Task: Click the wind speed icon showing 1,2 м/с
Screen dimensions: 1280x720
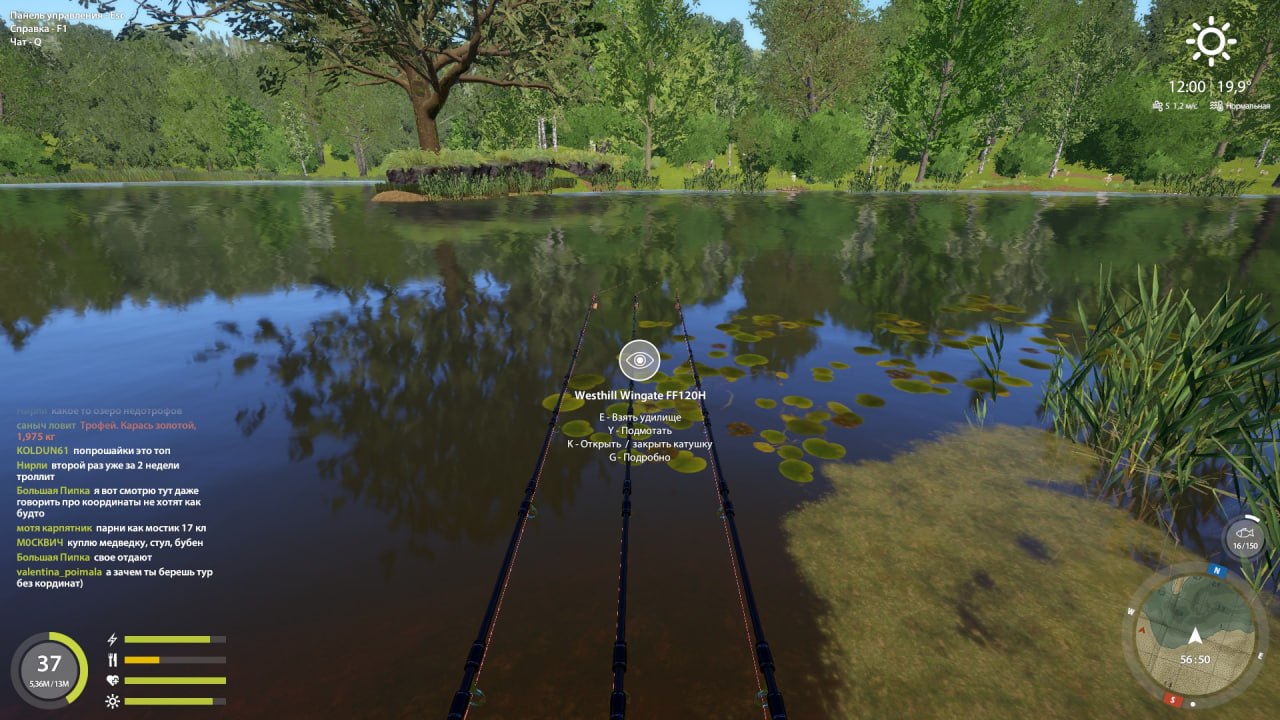Action: tap(1158, 106)
